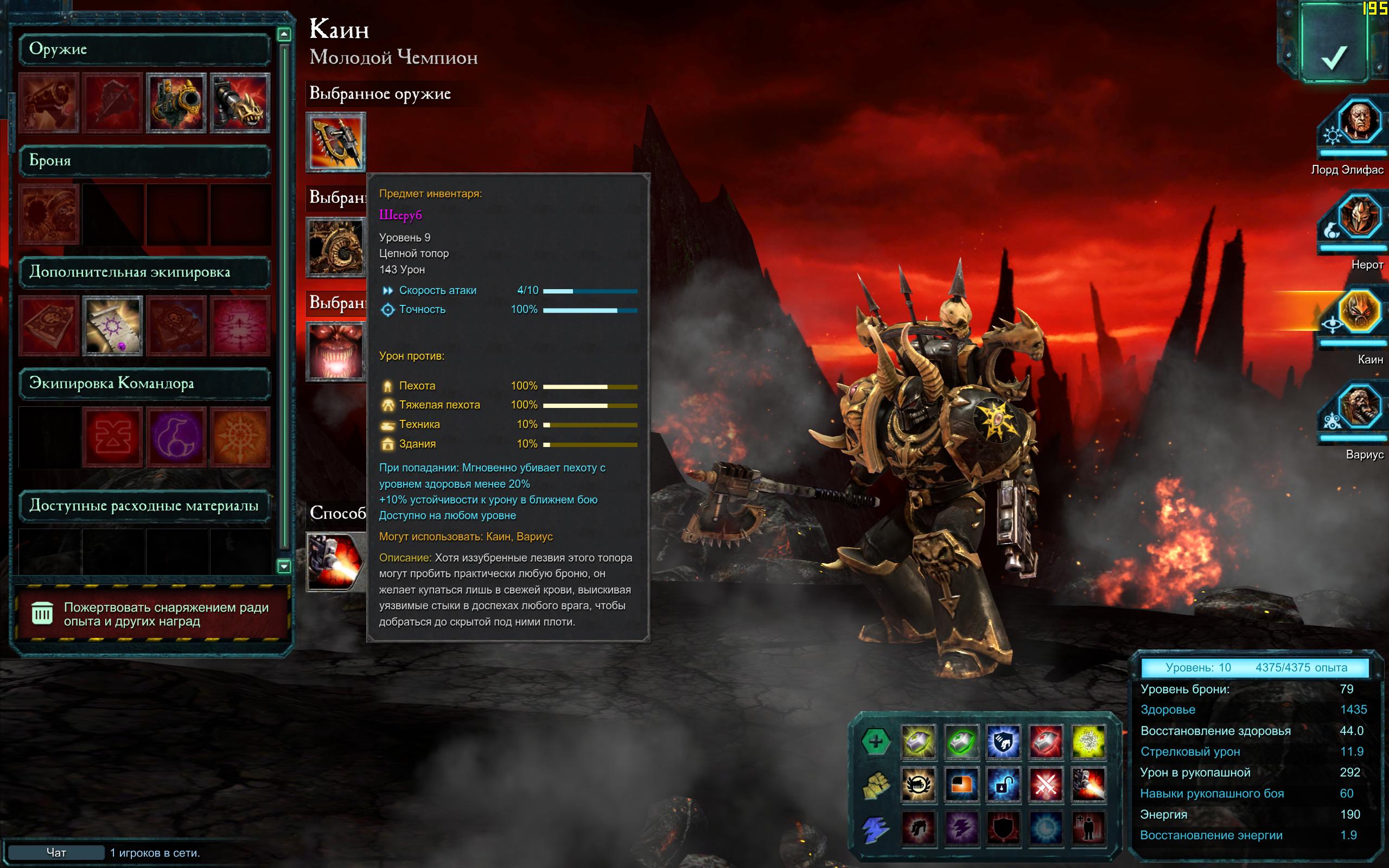Viewport: 1389px width, 868px height.
Task: Select the purple commander equipment emblem
Action: pos(176,436)
